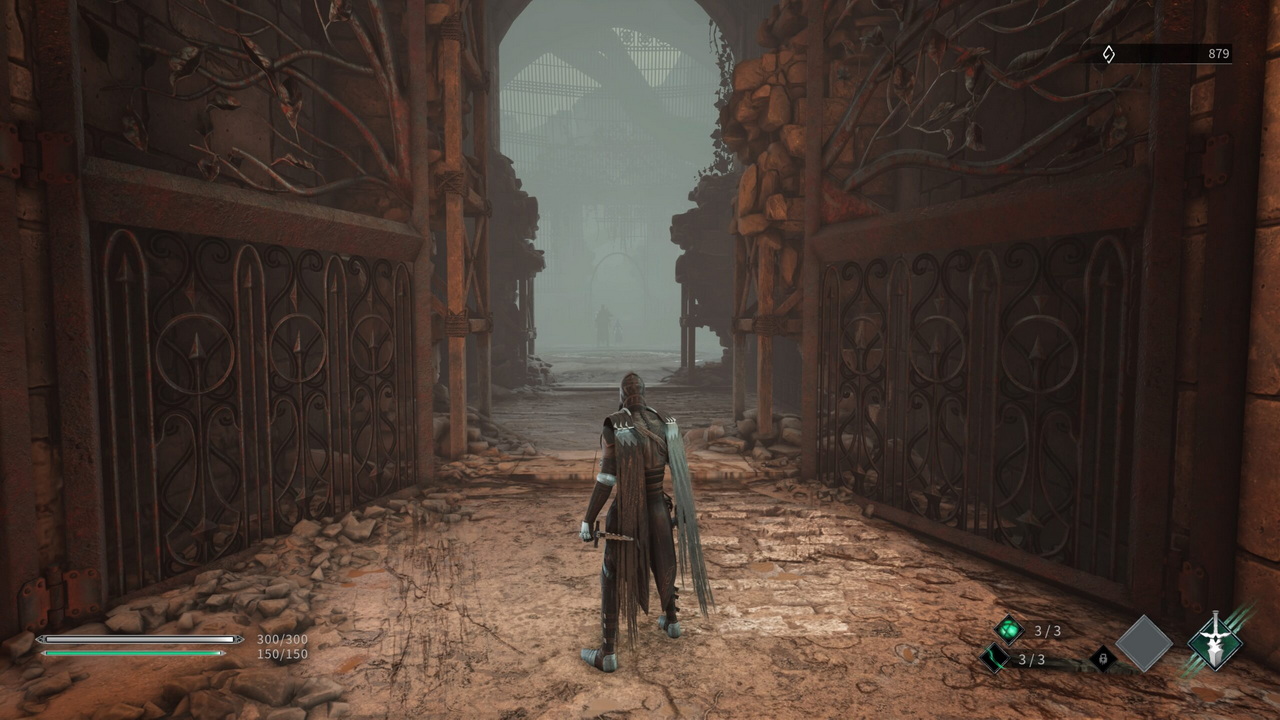This screenshot has height=720, width=1280.
Task: Select the greatsword weapon icon
Action: pyautogui.click(x=1215, y=641)
